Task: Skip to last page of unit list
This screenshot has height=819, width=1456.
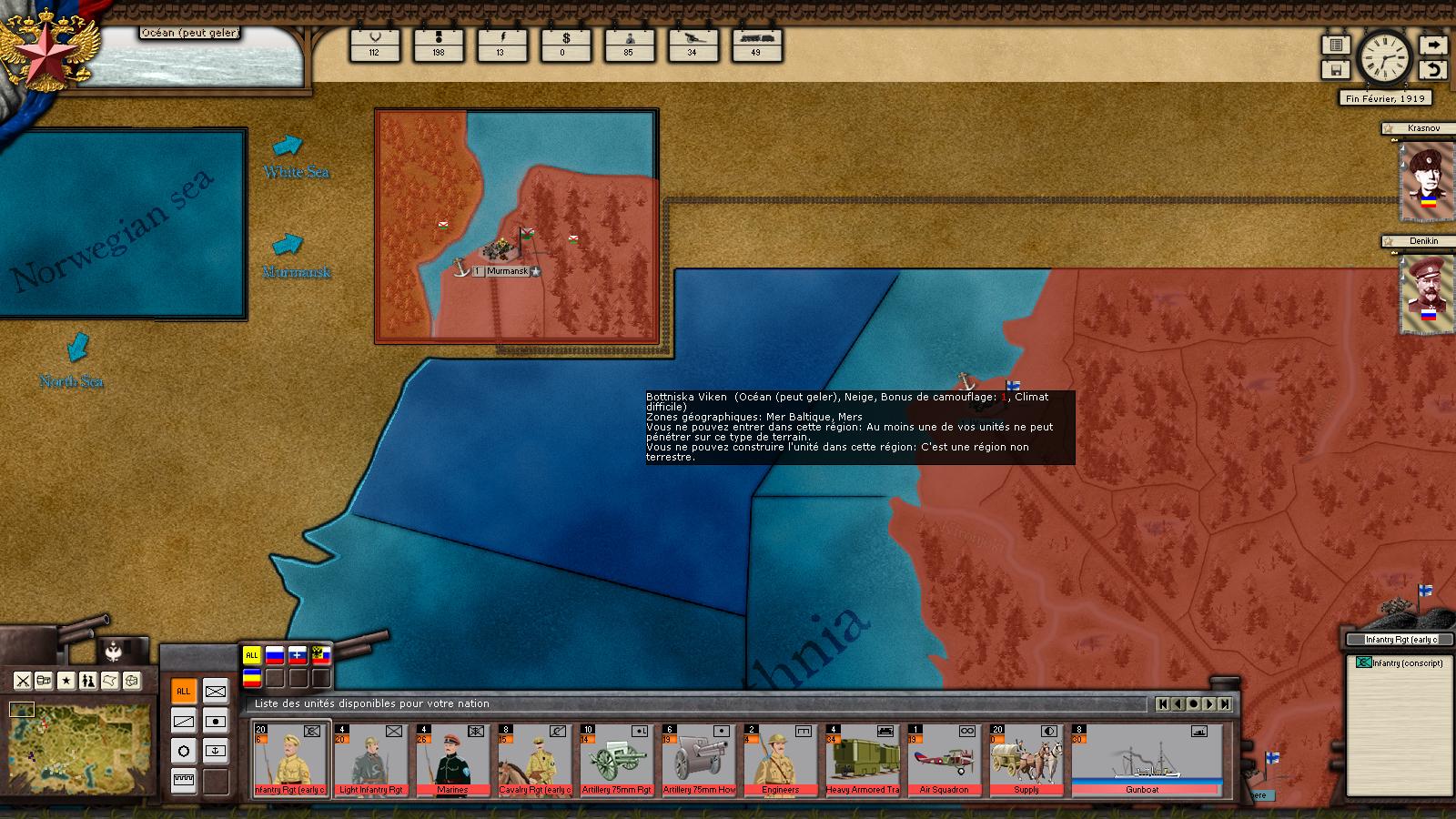Action: click(1225, 703)
